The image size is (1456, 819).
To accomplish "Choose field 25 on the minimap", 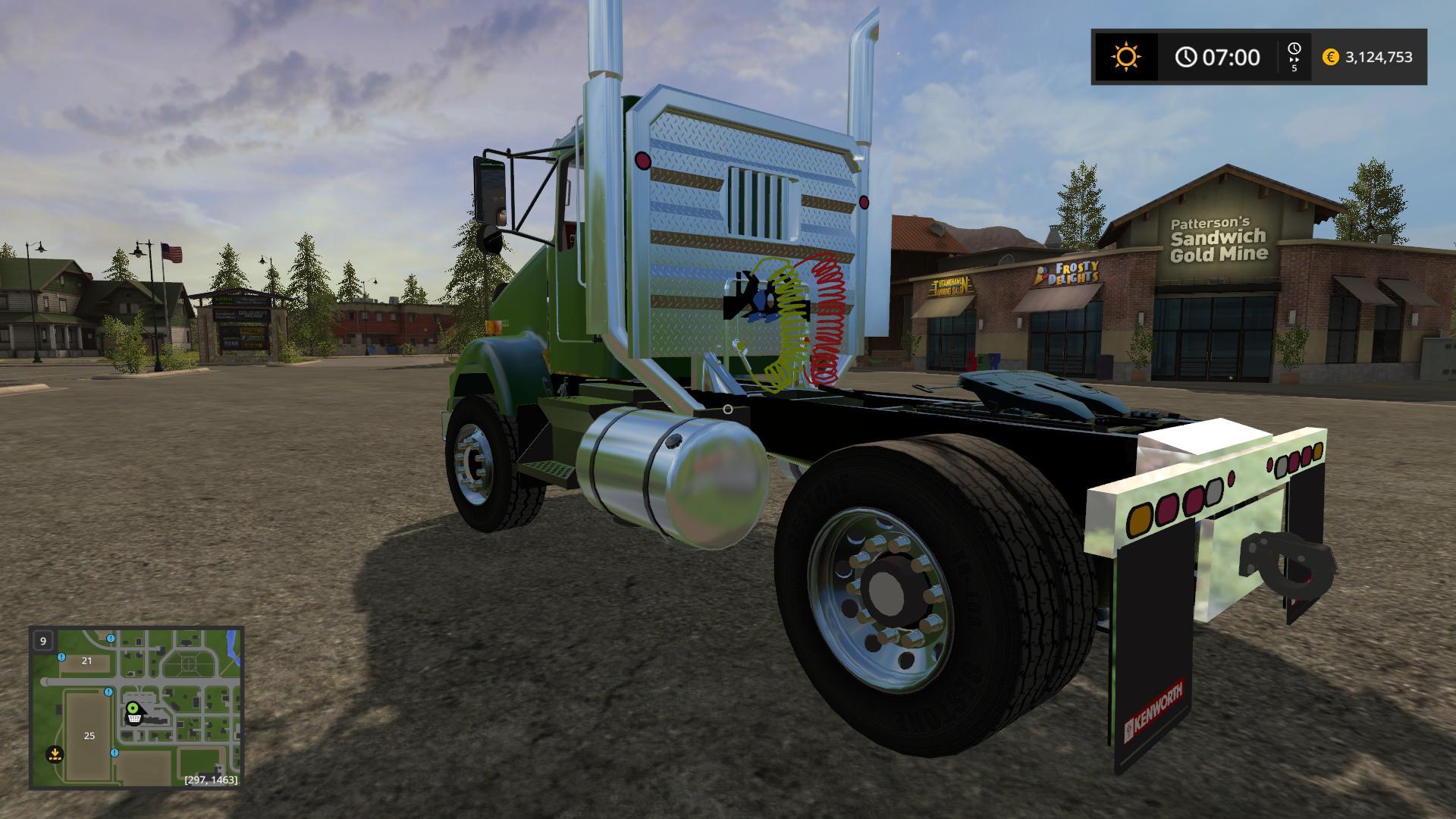I will point(89,736).
